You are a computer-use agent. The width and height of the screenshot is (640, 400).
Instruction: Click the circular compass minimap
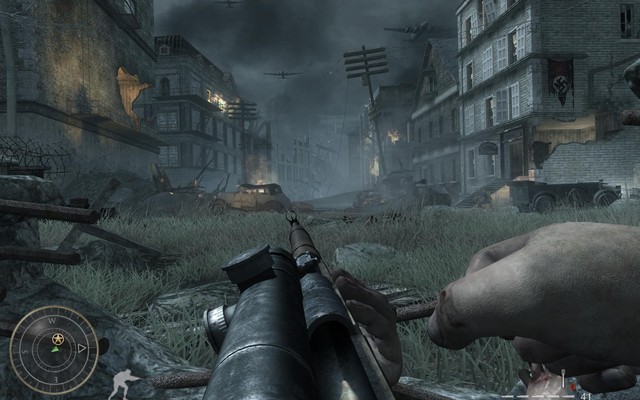(x=53, y=349)
